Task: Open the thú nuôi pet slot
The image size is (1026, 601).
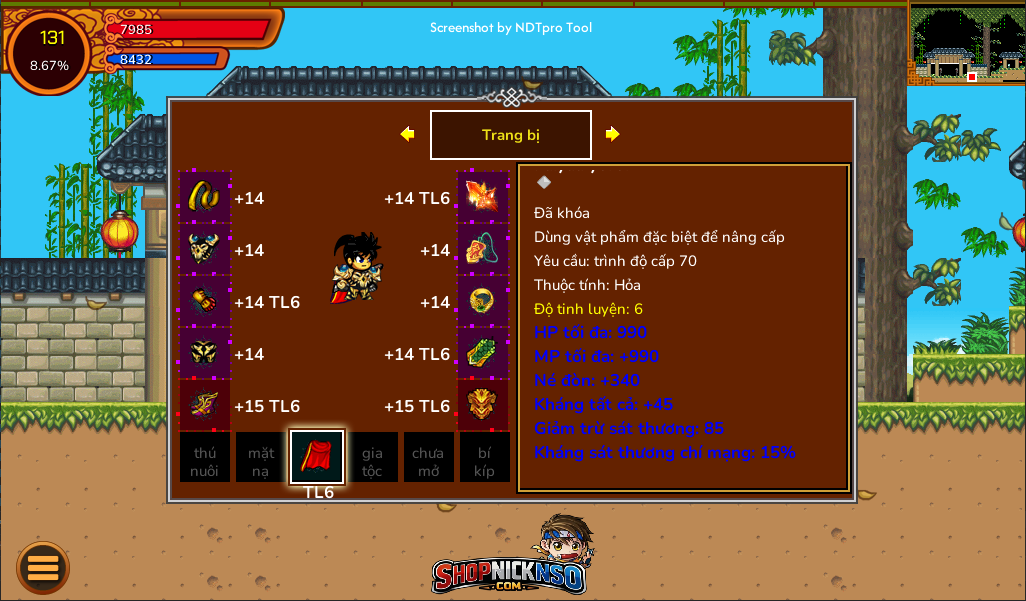Action: 205,458
